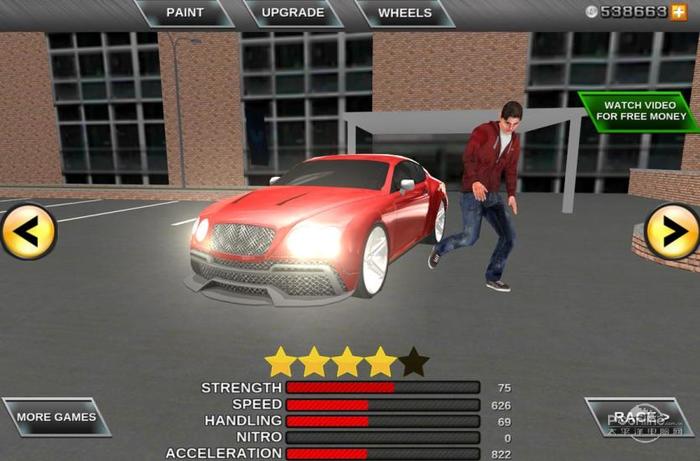Open More Games
This screenshot has height=461, width=700.
click(x=56, y=417)
